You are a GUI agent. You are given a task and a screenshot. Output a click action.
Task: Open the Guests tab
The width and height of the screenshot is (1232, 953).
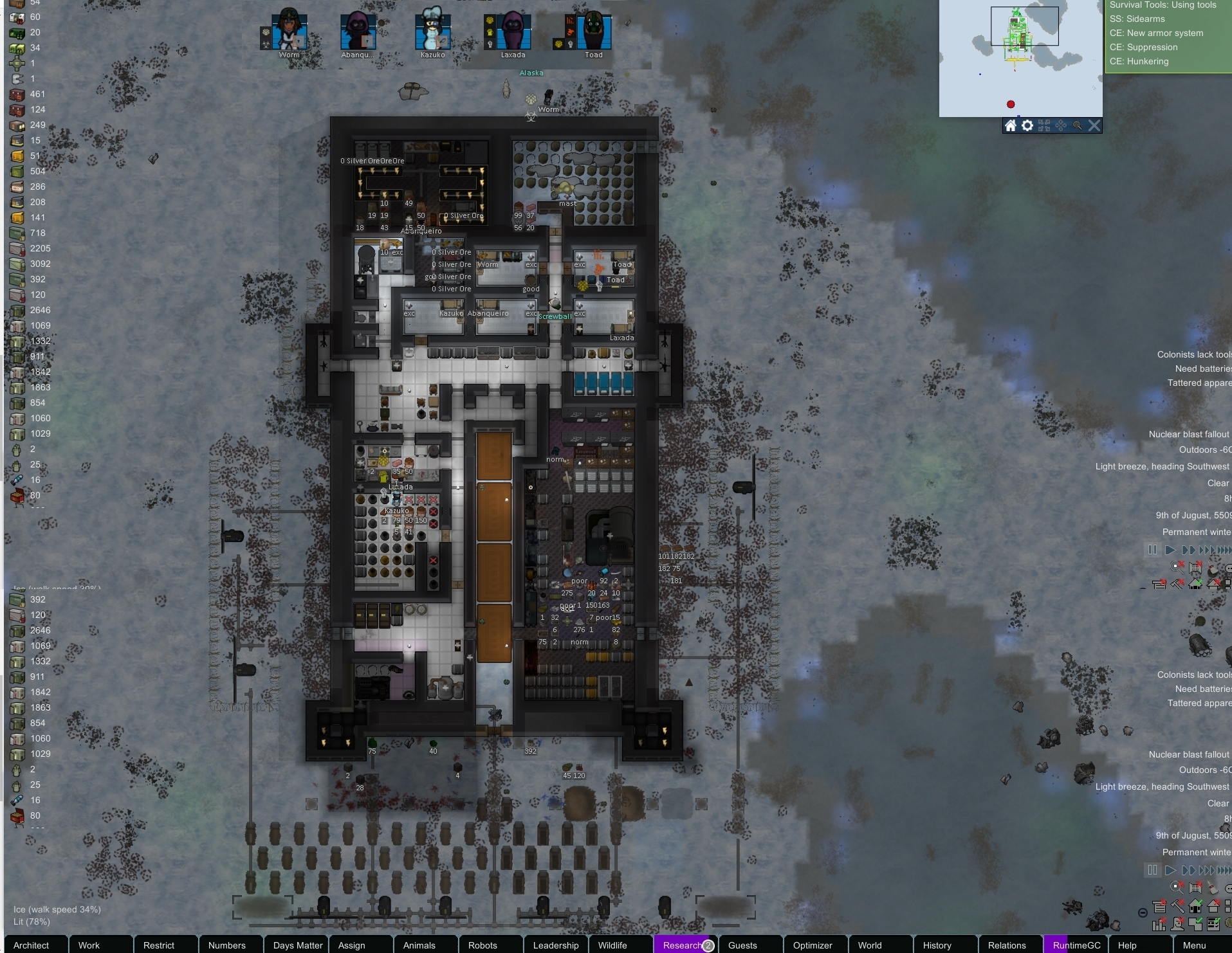(742, 945)
